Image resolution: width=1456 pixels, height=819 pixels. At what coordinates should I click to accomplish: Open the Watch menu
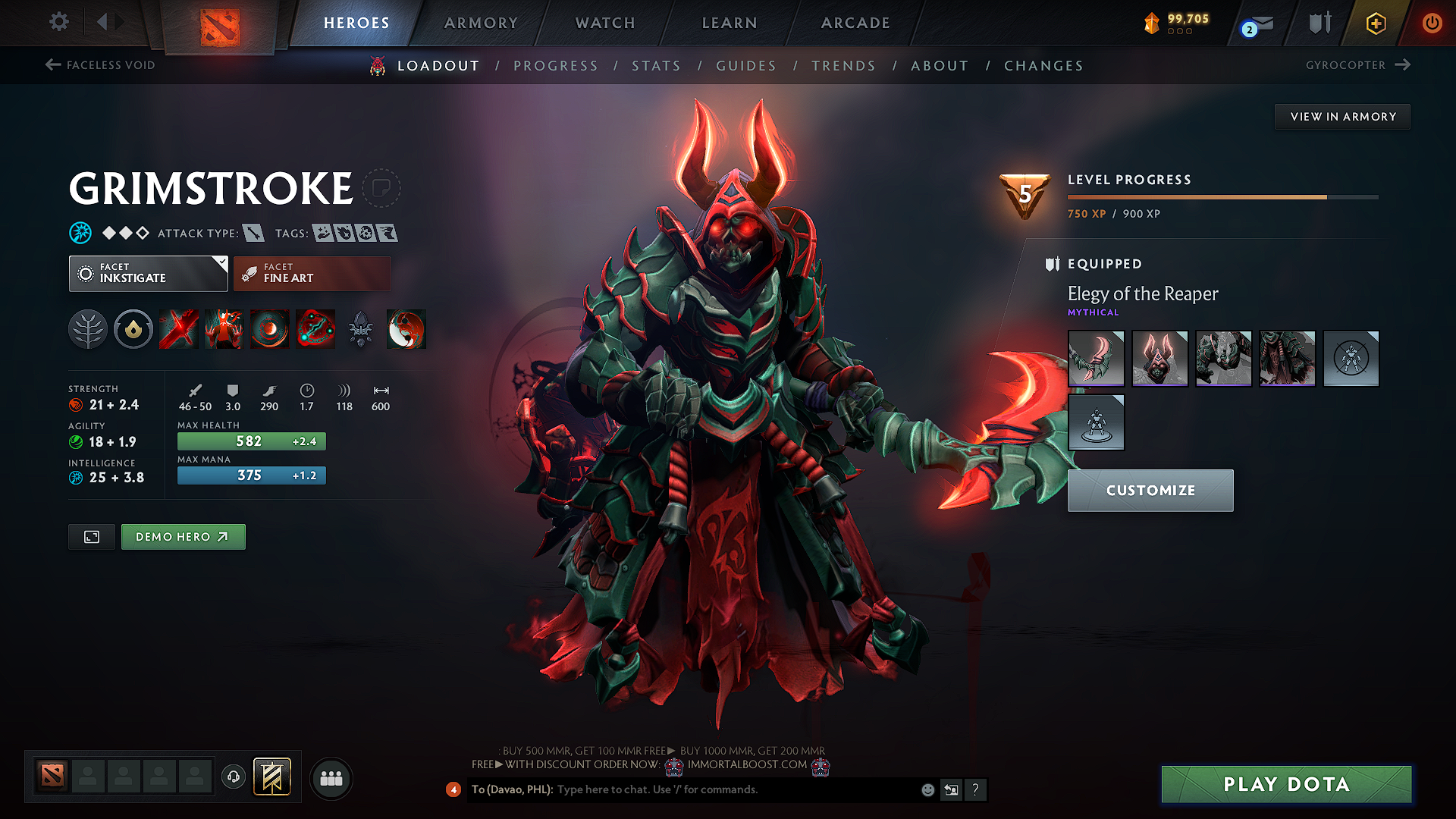[x=604, y=23]
